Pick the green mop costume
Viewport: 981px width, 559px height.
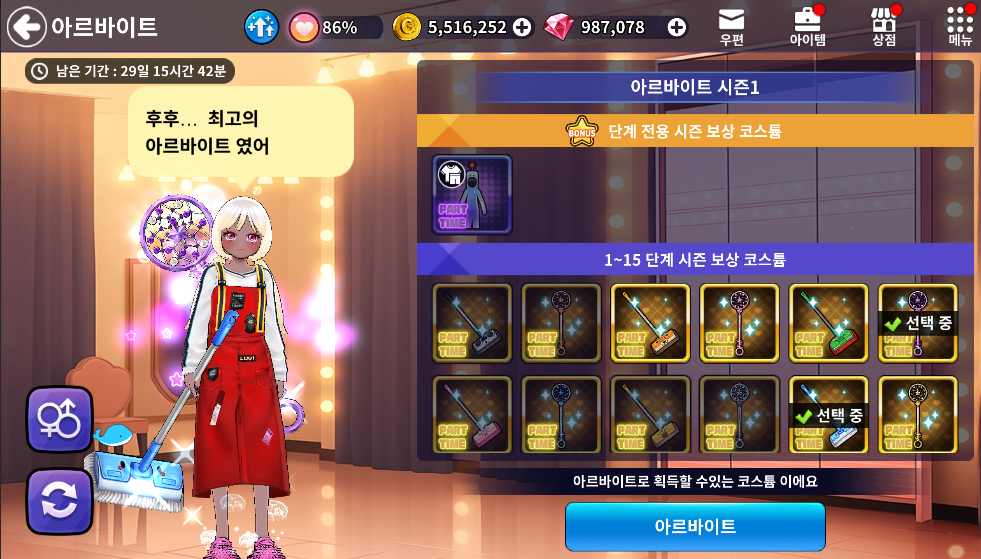[x=828, y=323]
